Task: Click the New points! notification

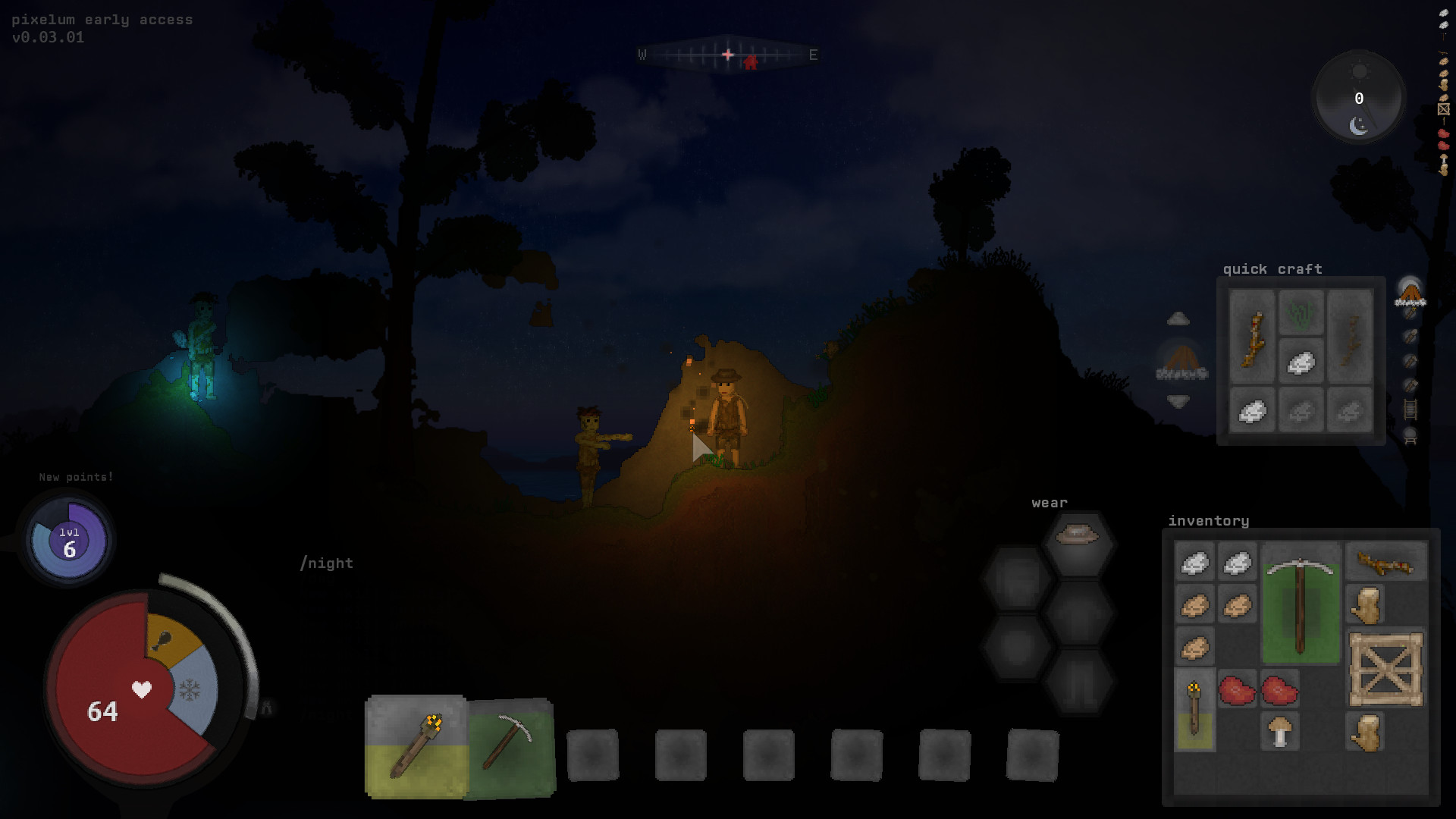Action: click(x=76, y=477)
